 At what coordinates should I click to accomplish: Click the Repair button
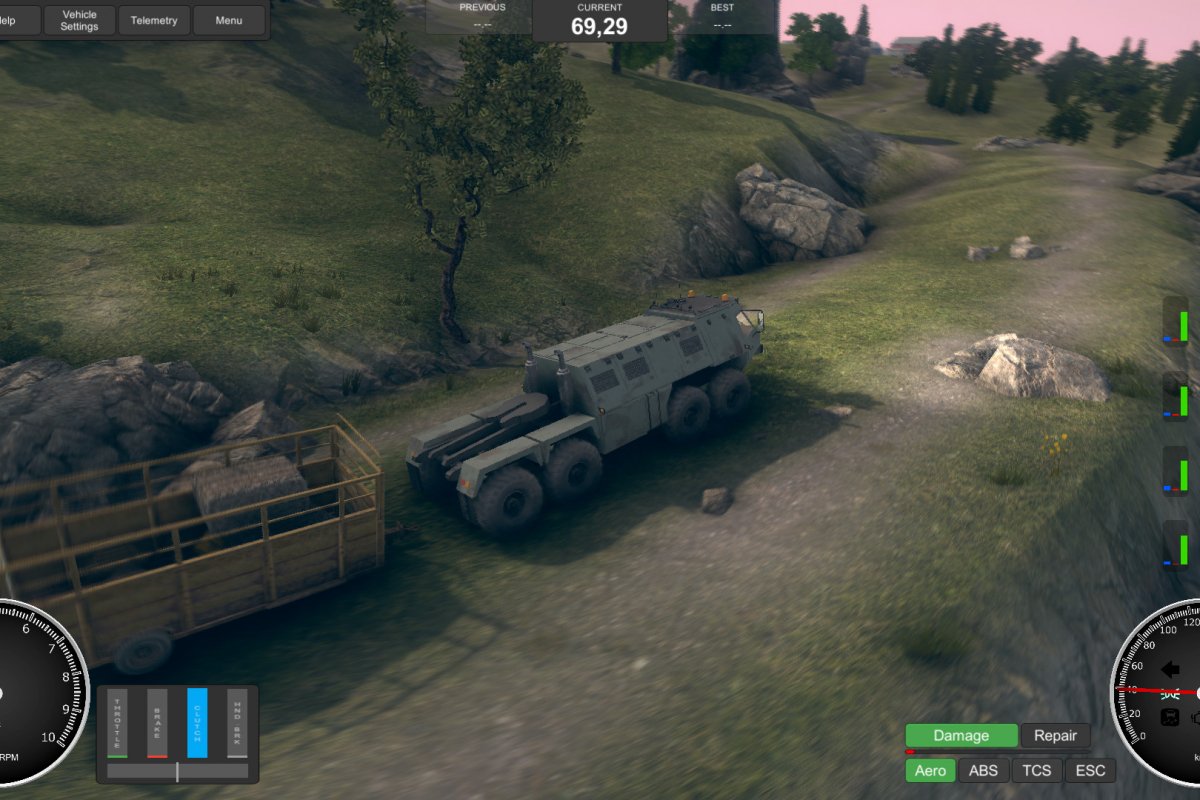pyautogui.click(x=1055, y=736)
